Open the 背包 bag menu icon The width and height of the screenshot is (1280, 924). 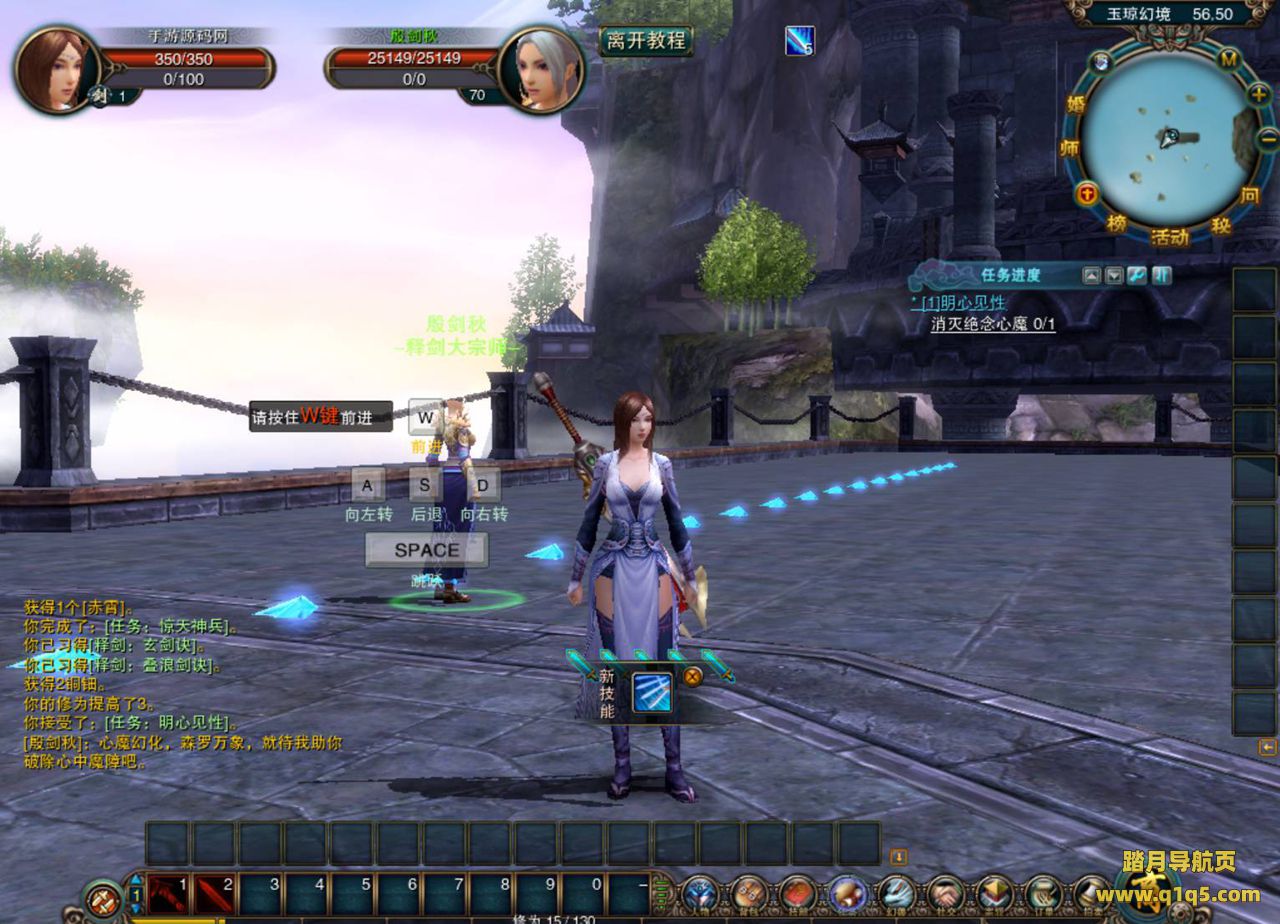pos(749,893)
